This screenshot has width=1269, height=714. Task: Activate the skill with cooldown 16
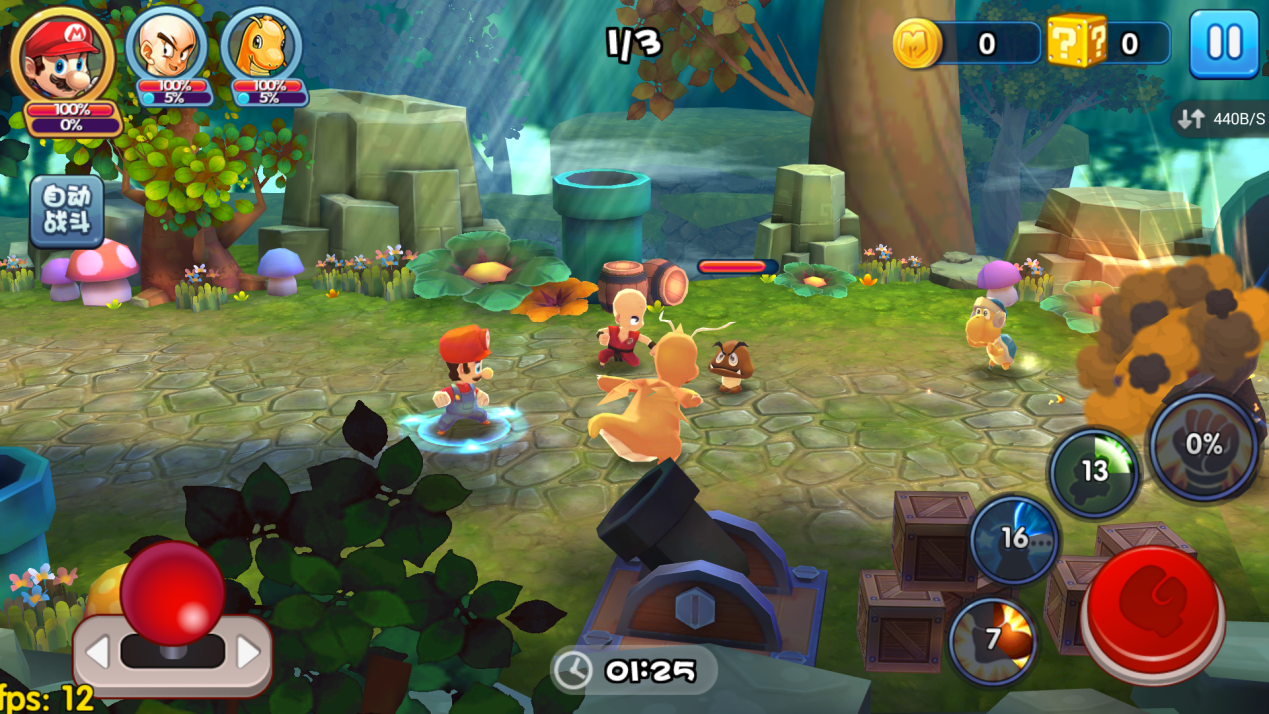click(1014, 540)
